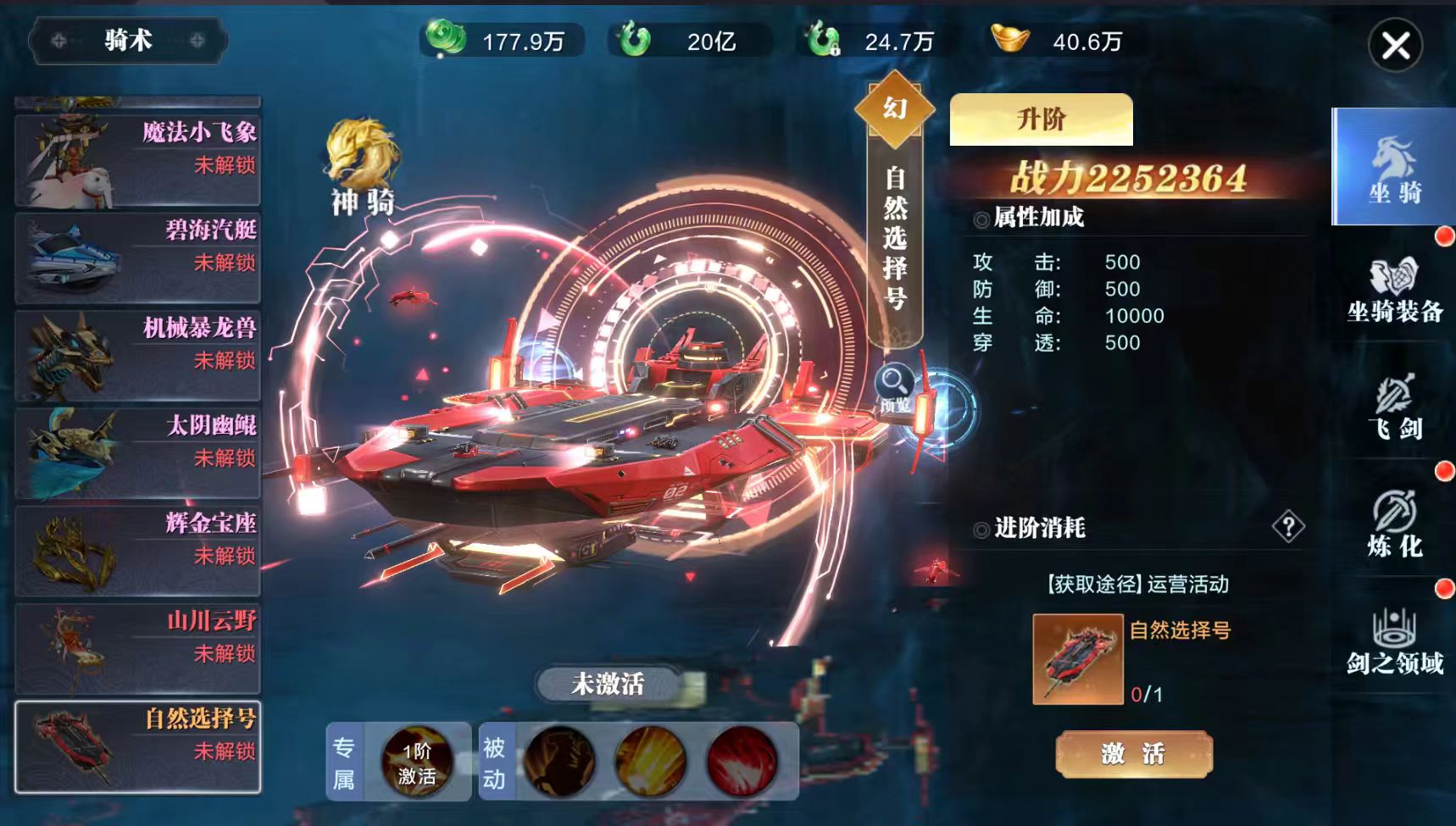Choose the 山川云野 mount row
The image size is (1456, 826).
coord(138,647)
